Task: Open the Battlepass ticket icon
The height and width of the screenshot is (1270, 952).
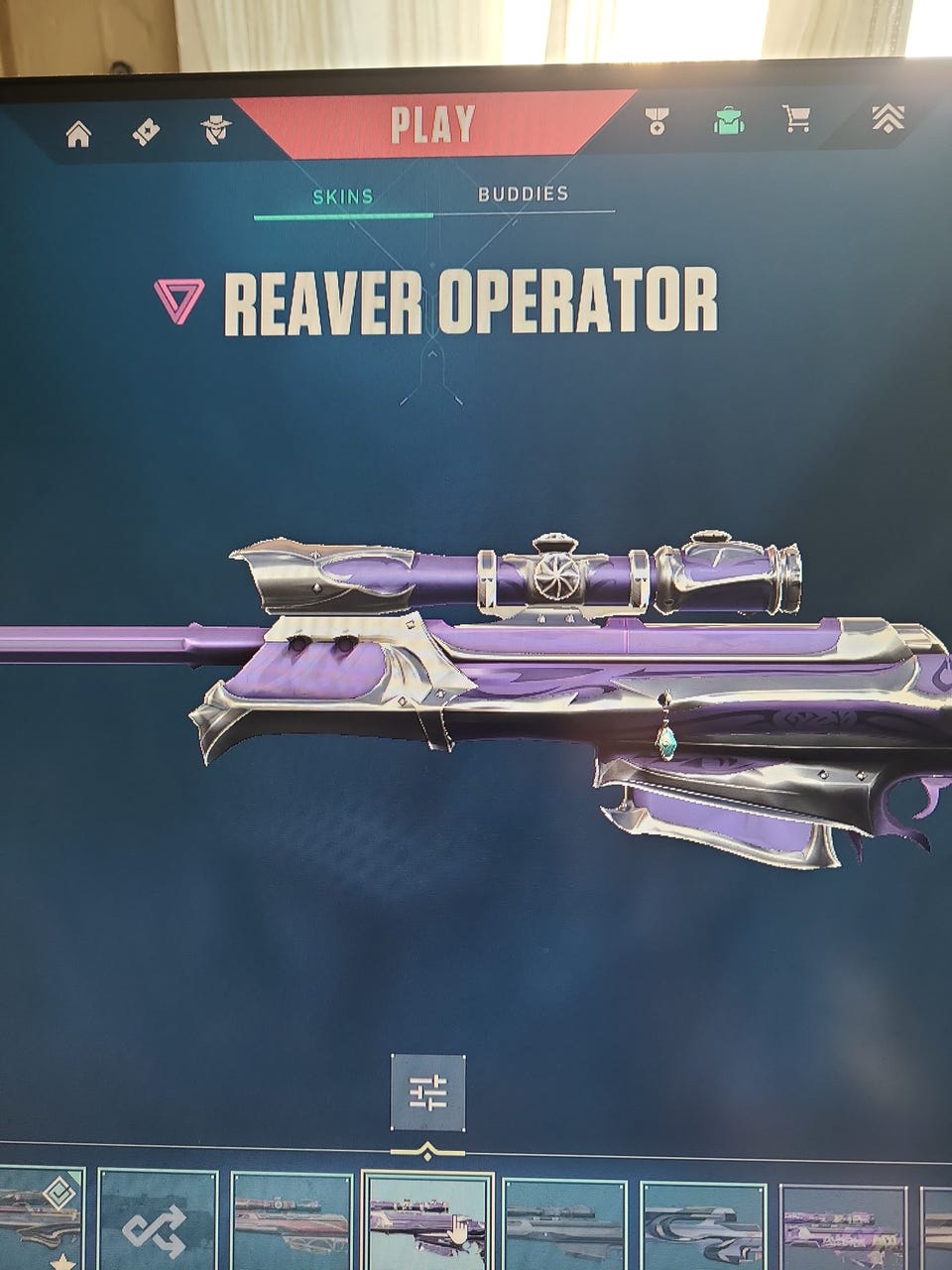Action: point(147,132)
